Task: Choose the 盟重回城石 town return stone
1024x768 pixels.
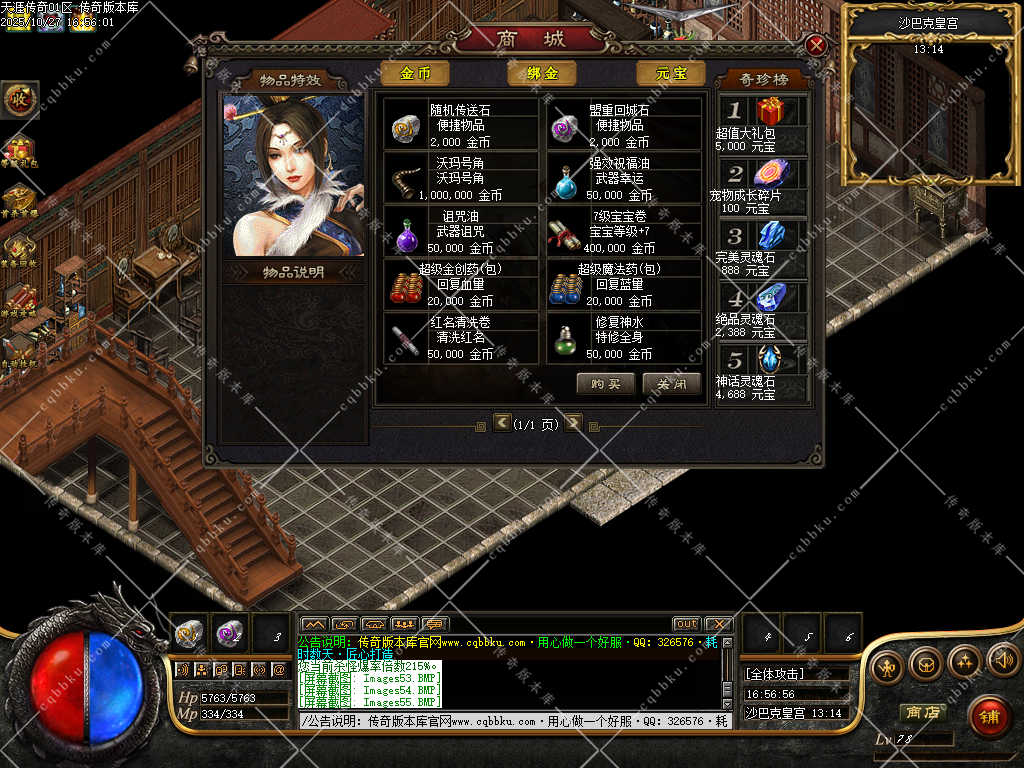Action: pos(624,125)
